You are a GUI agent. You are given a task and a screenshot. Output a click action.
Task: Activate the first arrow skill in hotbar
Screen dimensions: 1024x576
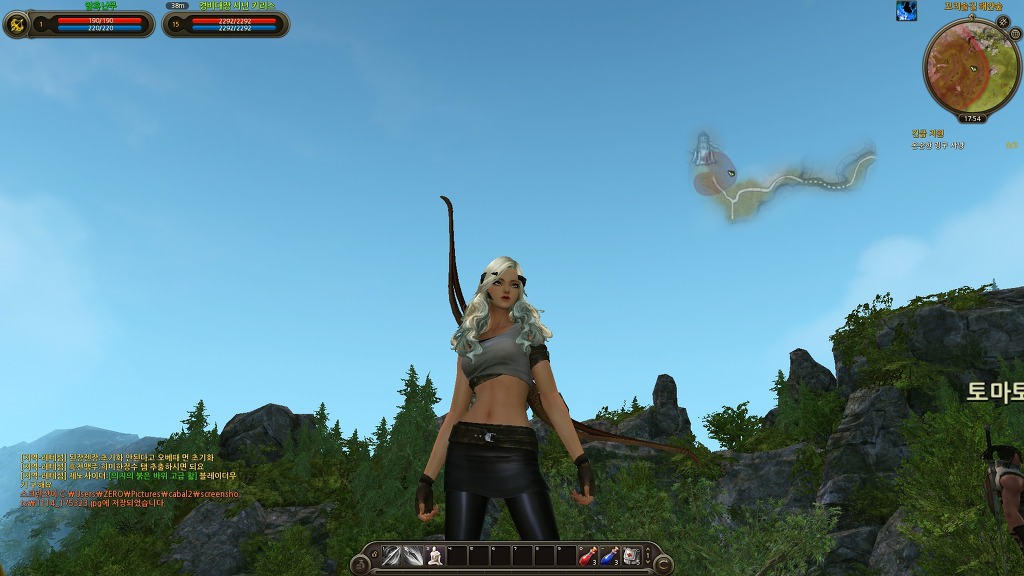pos(391,557)
